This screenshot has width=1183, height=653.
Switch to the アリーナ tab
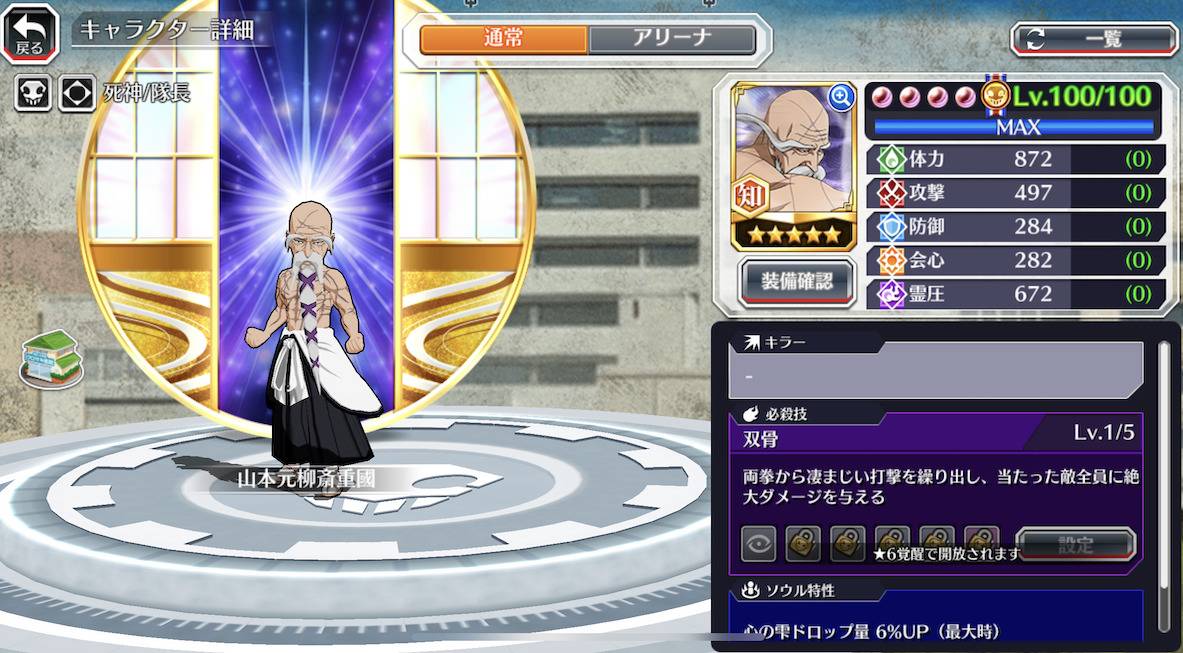coord(671,39)
